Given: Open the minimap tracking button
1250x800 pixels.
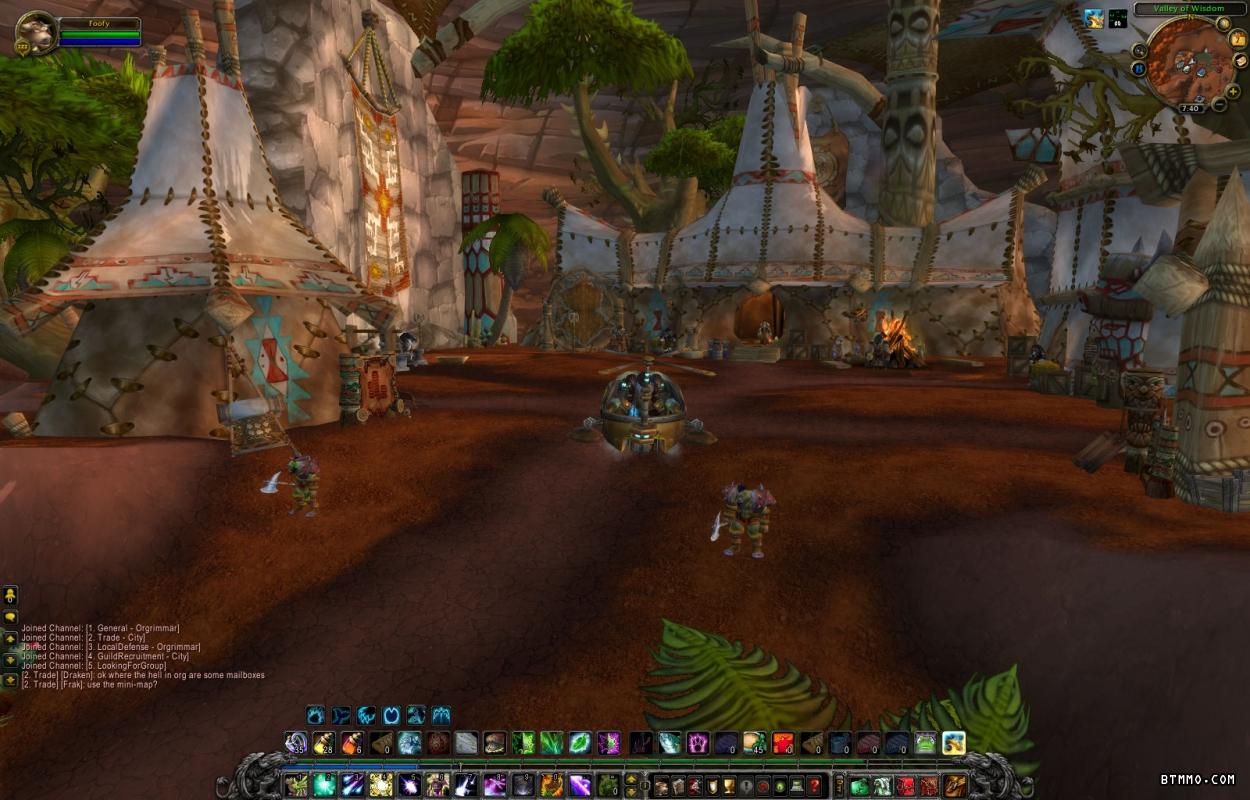Looking at the screenshot, I should coord(1139,50).
